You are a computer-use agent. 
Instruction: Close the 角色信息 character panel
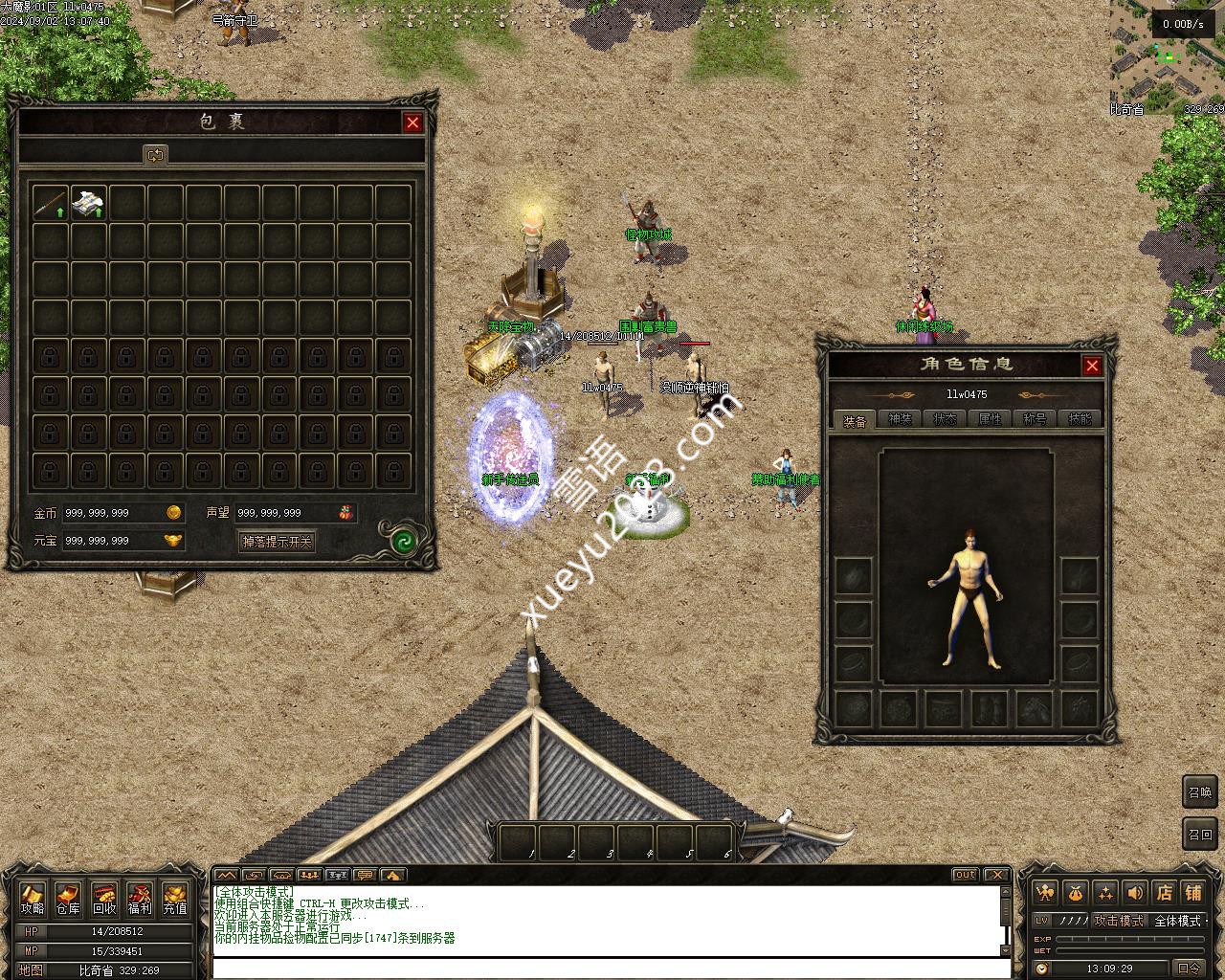(1092, 366)
